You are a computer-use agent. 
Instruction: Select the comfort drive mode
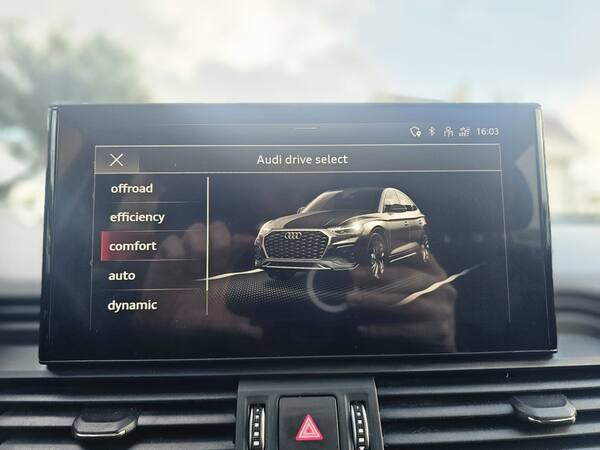pos(133,246)
